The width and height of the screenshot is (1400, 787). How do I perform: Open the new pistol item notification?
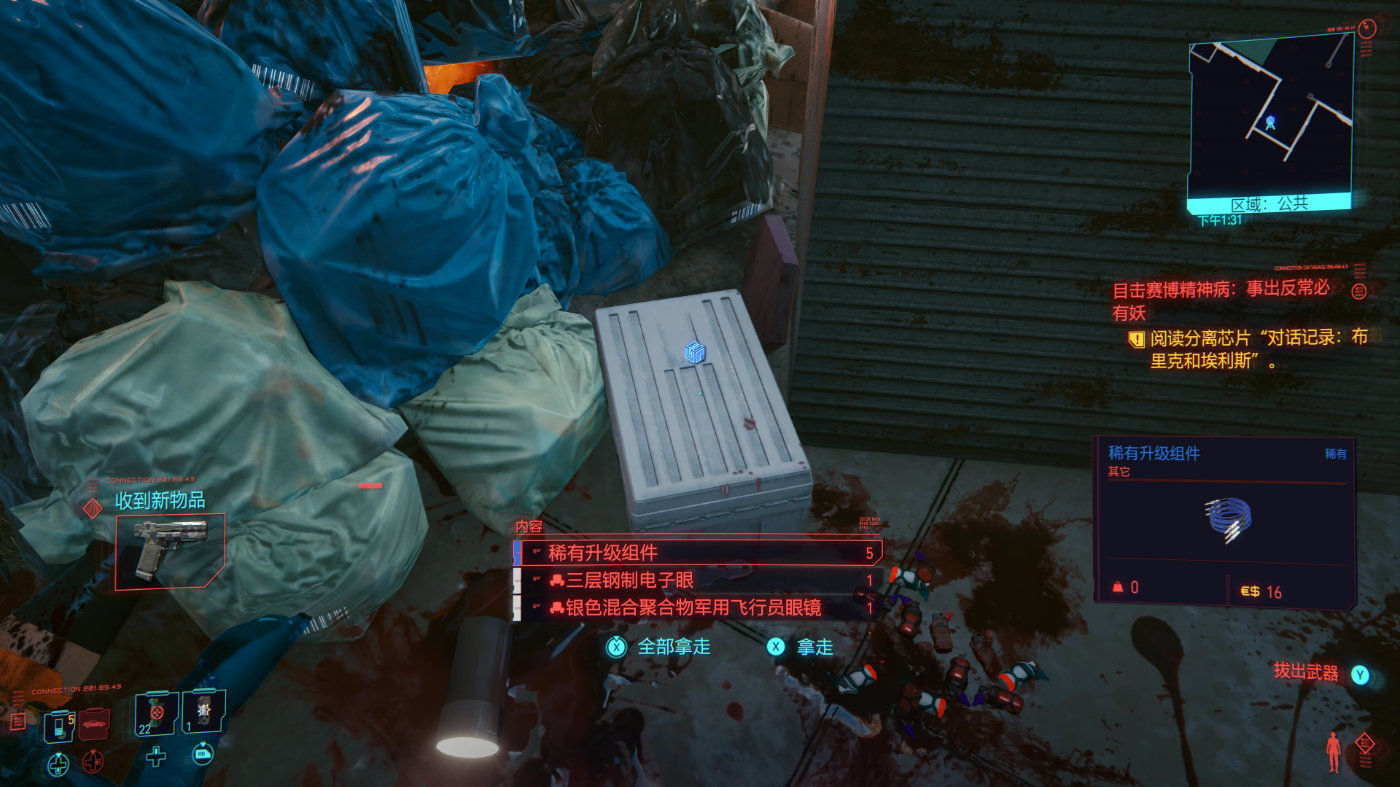170,548
